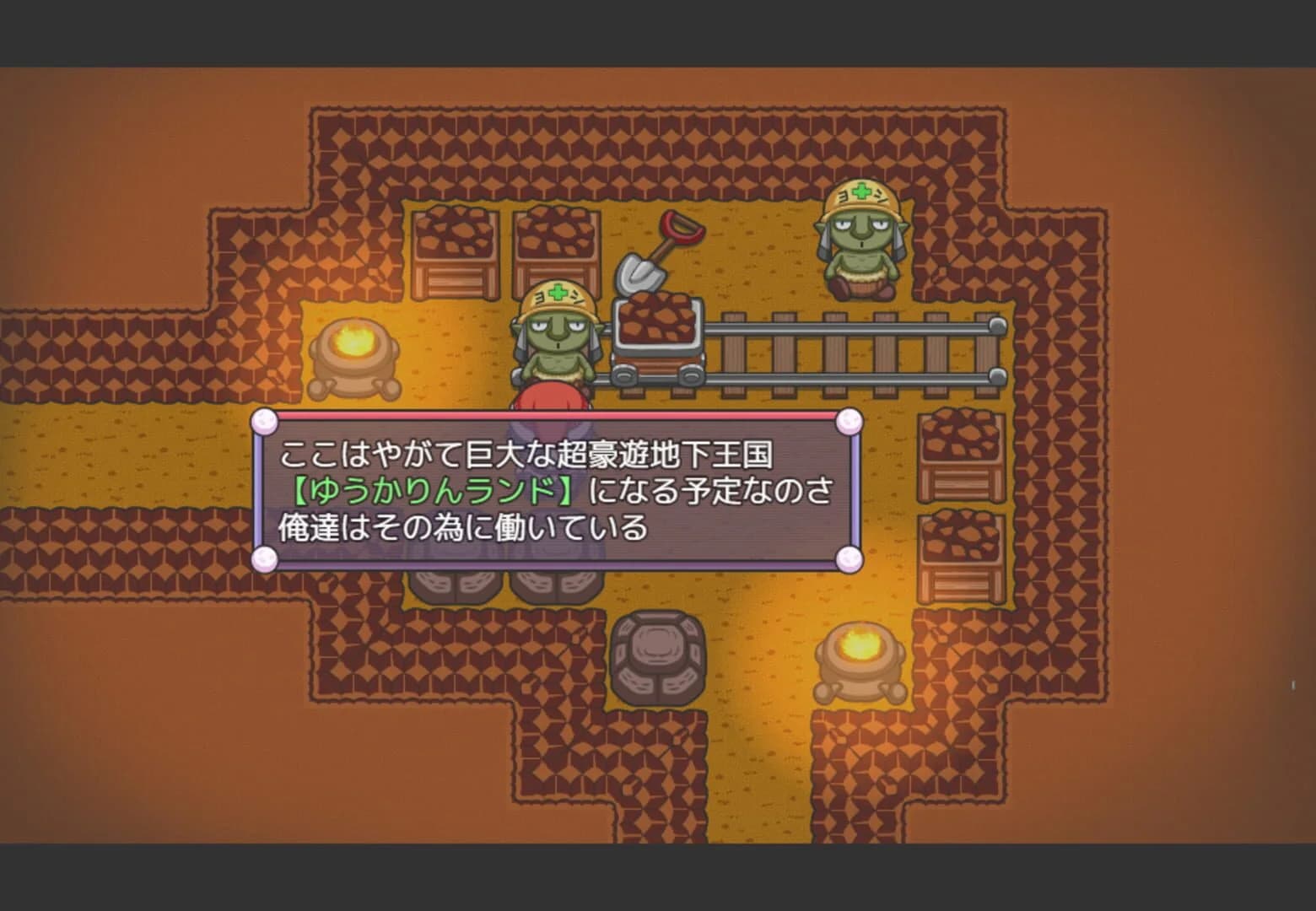Select the mine cart filled with ore
Image resolution: width=1316 pixels, height=911 pixels.
(x=658, y=346)
